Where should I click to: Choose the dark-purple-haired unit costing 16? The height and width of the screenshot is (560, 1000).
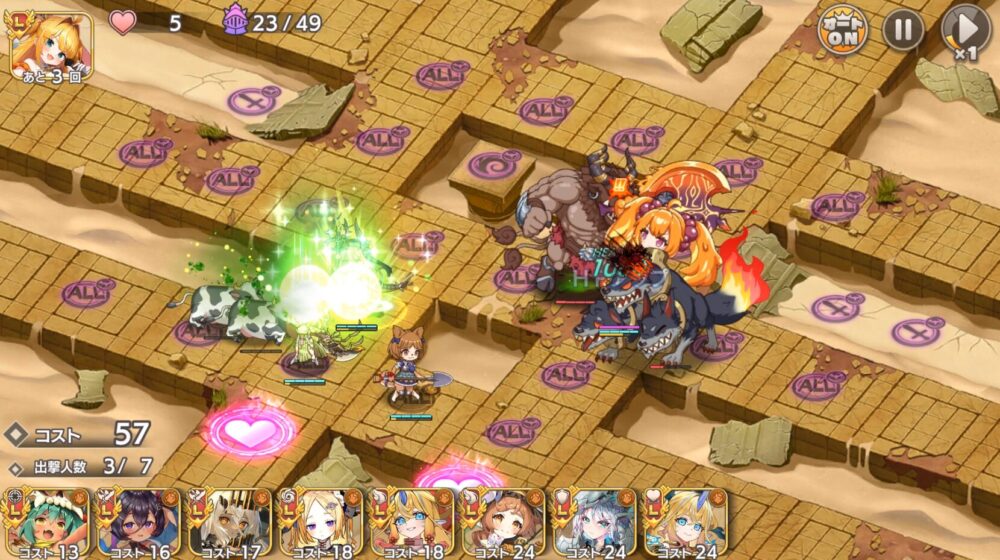(137, 522)
